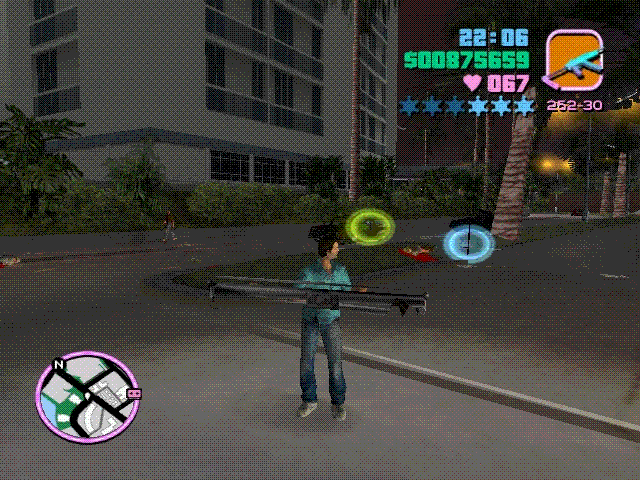Screen dimensions: 640x480
Task: Click the equipped assault rifle weapon icon
Action: (x=572, y=59)
